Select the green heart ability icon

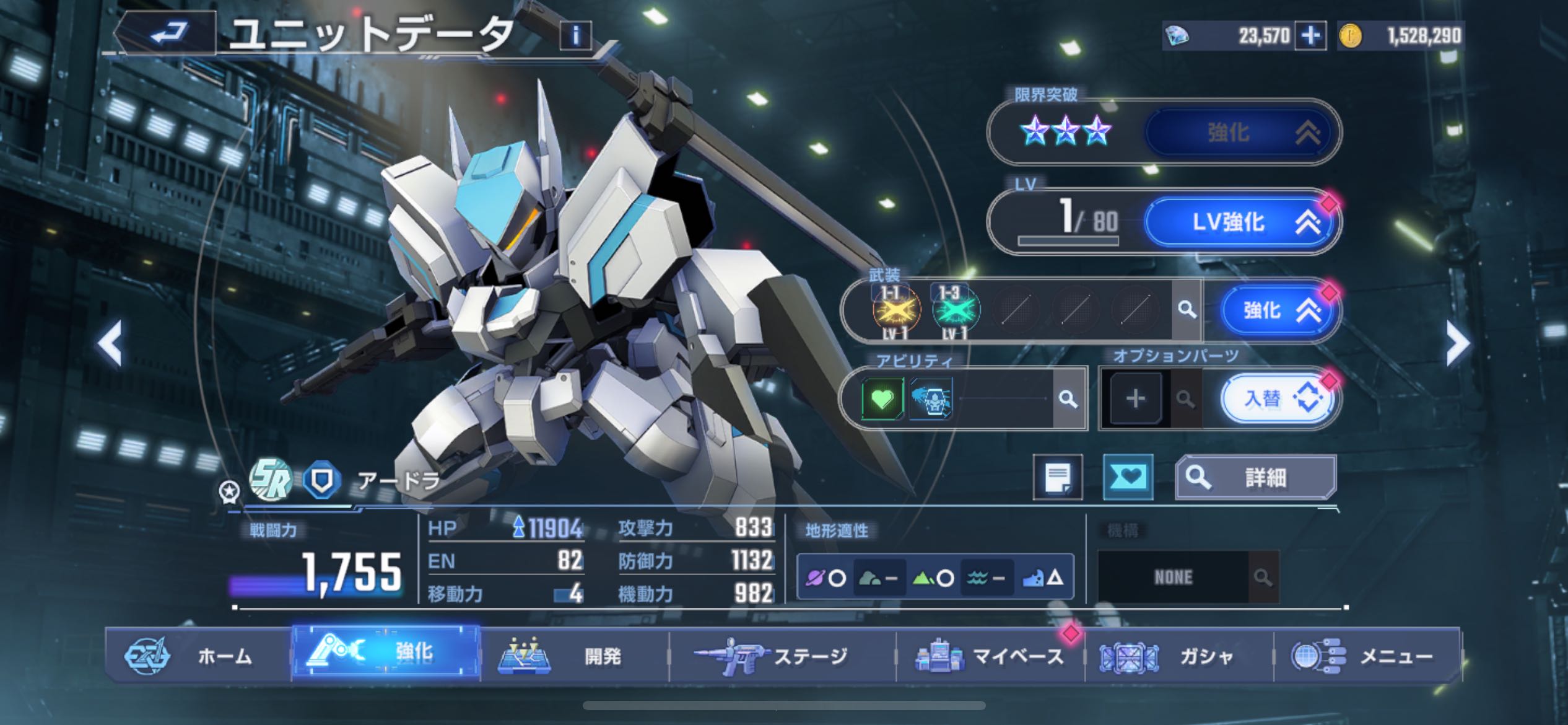pos(882,399)
